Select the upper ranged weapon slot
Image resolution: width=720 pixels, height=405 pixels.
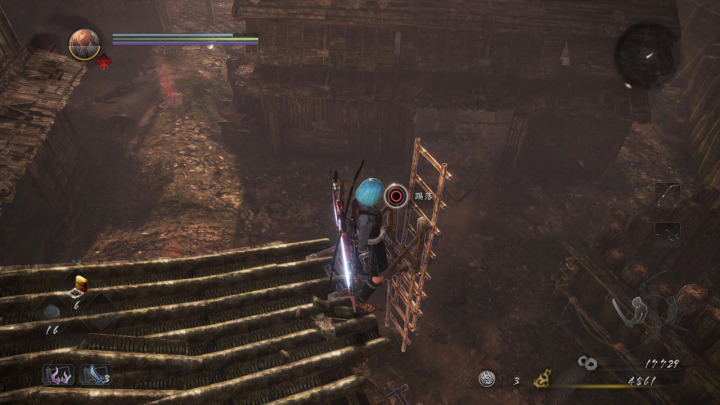668,195
